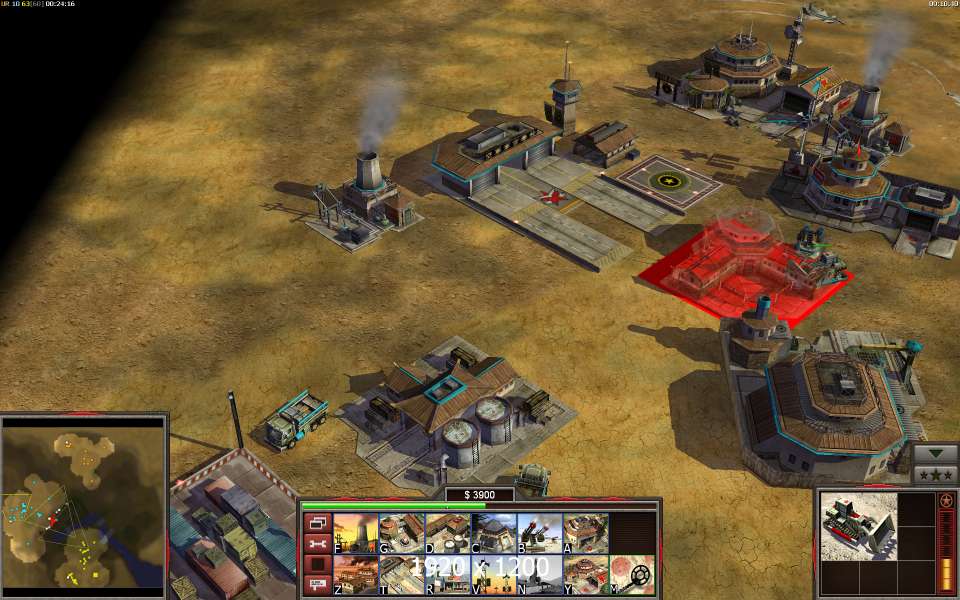Select the build icon labeled V
This screenshot has height=600, width=960.
coord(493,575)
